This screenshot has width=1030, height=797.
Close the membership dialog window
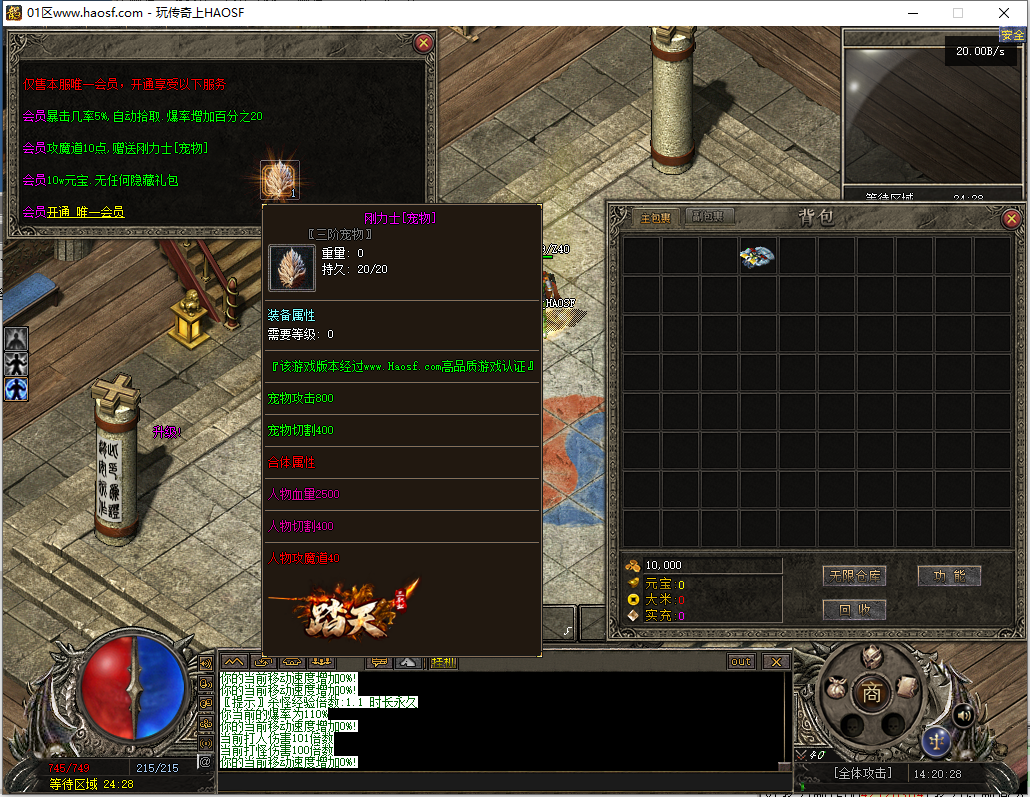click(x=424, y=43)
